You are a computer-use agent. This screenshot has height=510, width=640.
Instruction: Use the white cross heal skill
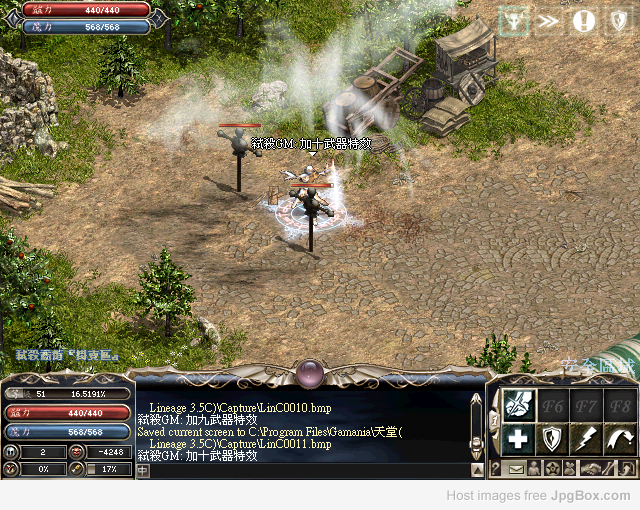point(518,438)
